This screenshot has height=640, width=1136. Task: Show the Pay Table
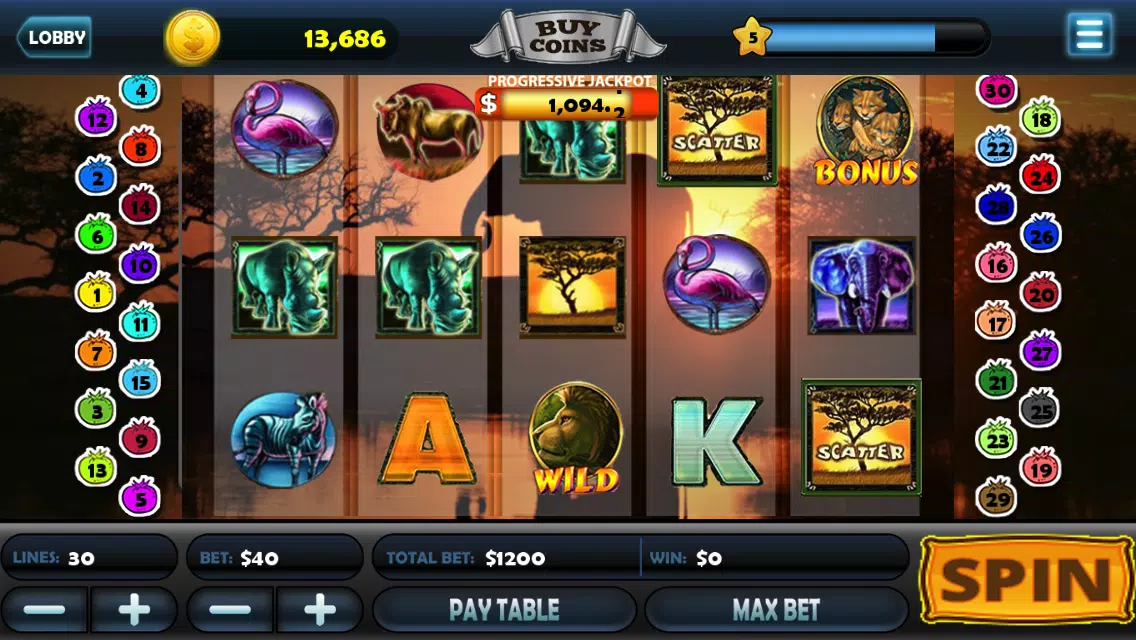504,609
